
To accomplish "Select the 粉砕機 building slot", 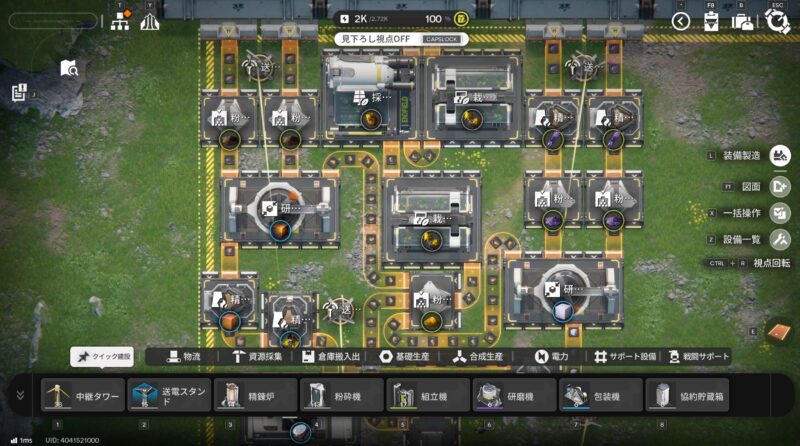I will 341,395.
